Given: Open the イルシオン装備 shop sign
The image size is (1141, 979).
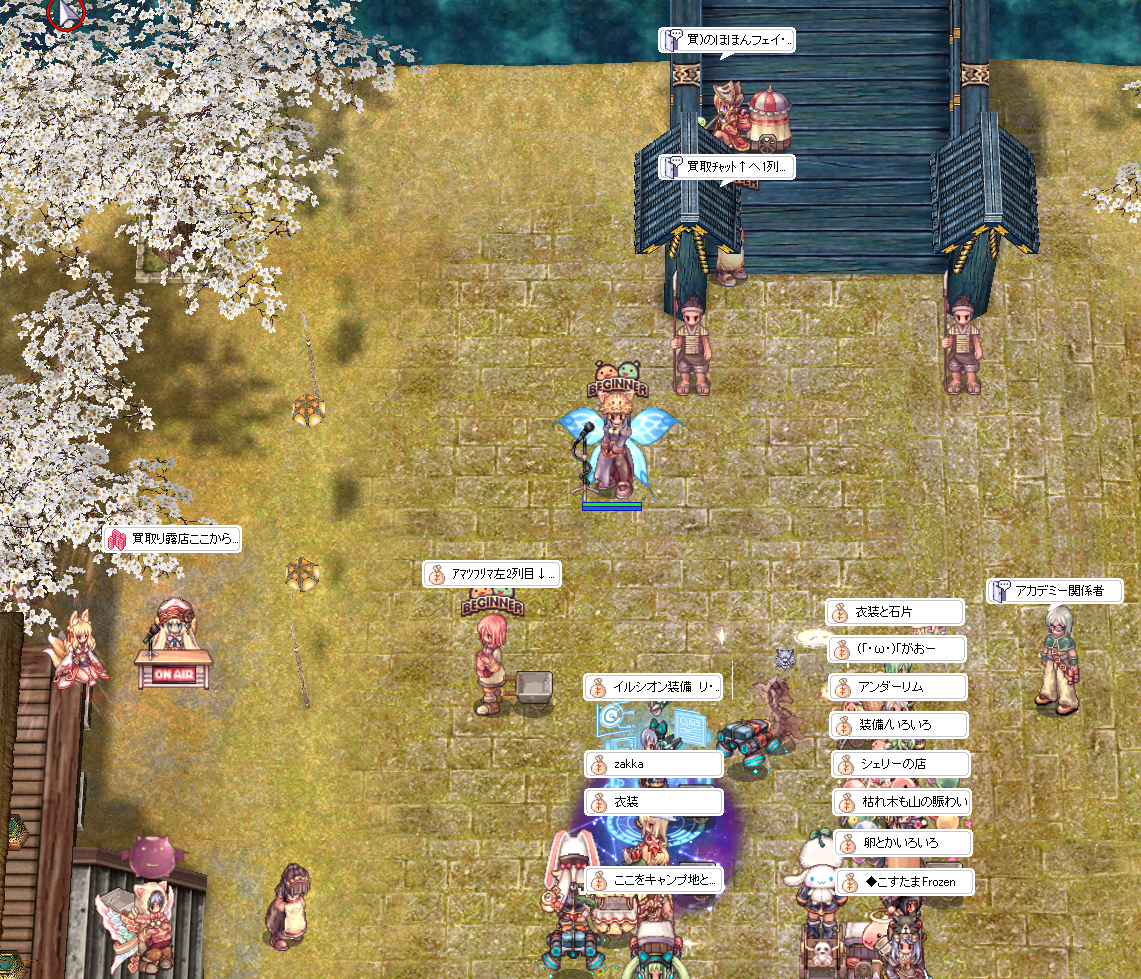Looking at the screenshot, I should click(653, 687).
